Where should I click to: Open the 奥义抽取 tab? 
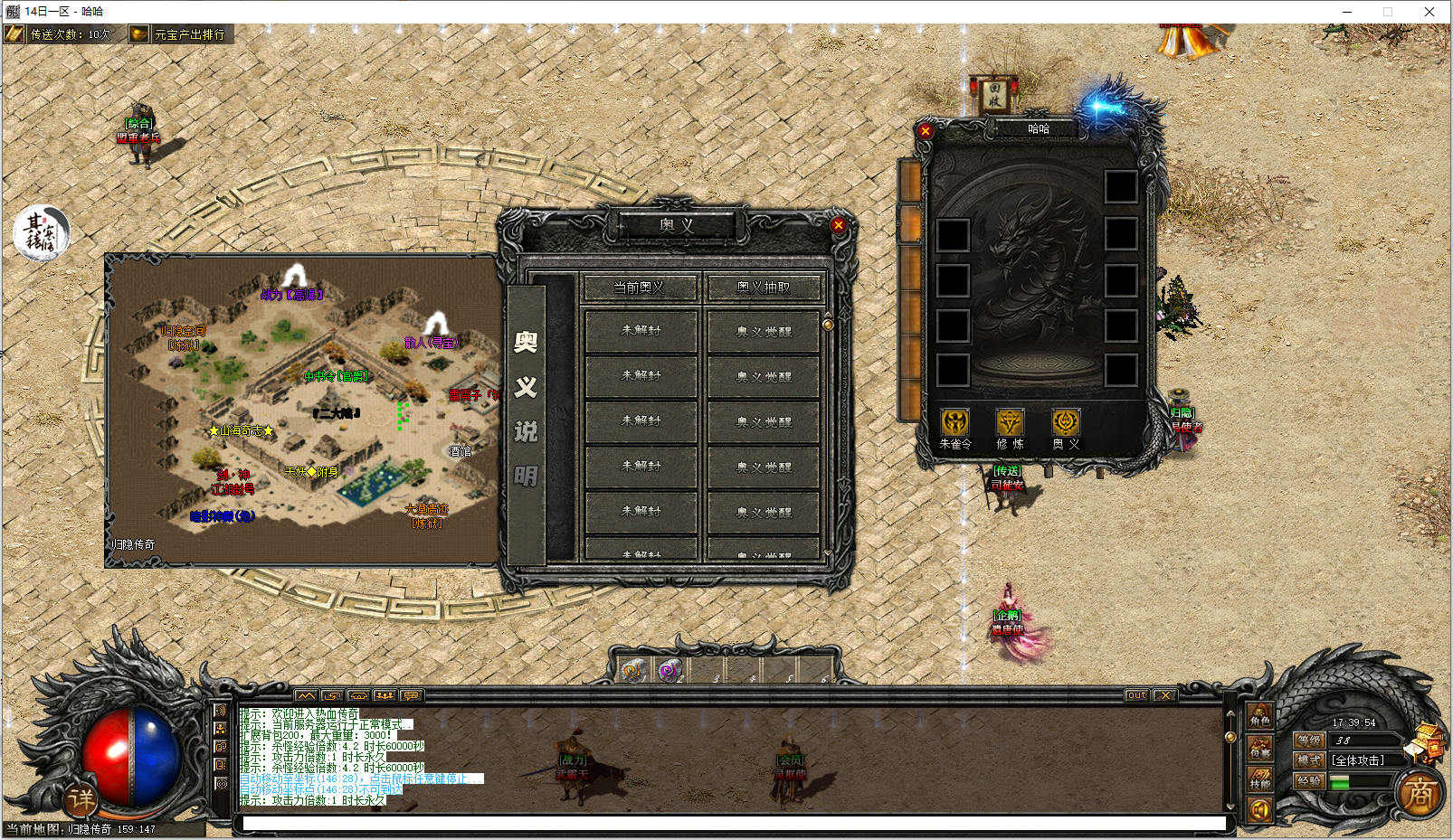click(x=764, y=288)
